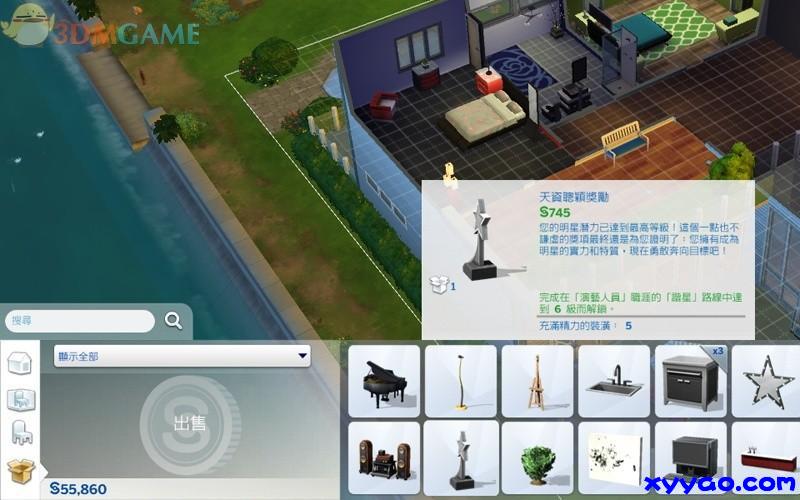Choose the x3 stacked counter cabinet item

pos(691,382)
